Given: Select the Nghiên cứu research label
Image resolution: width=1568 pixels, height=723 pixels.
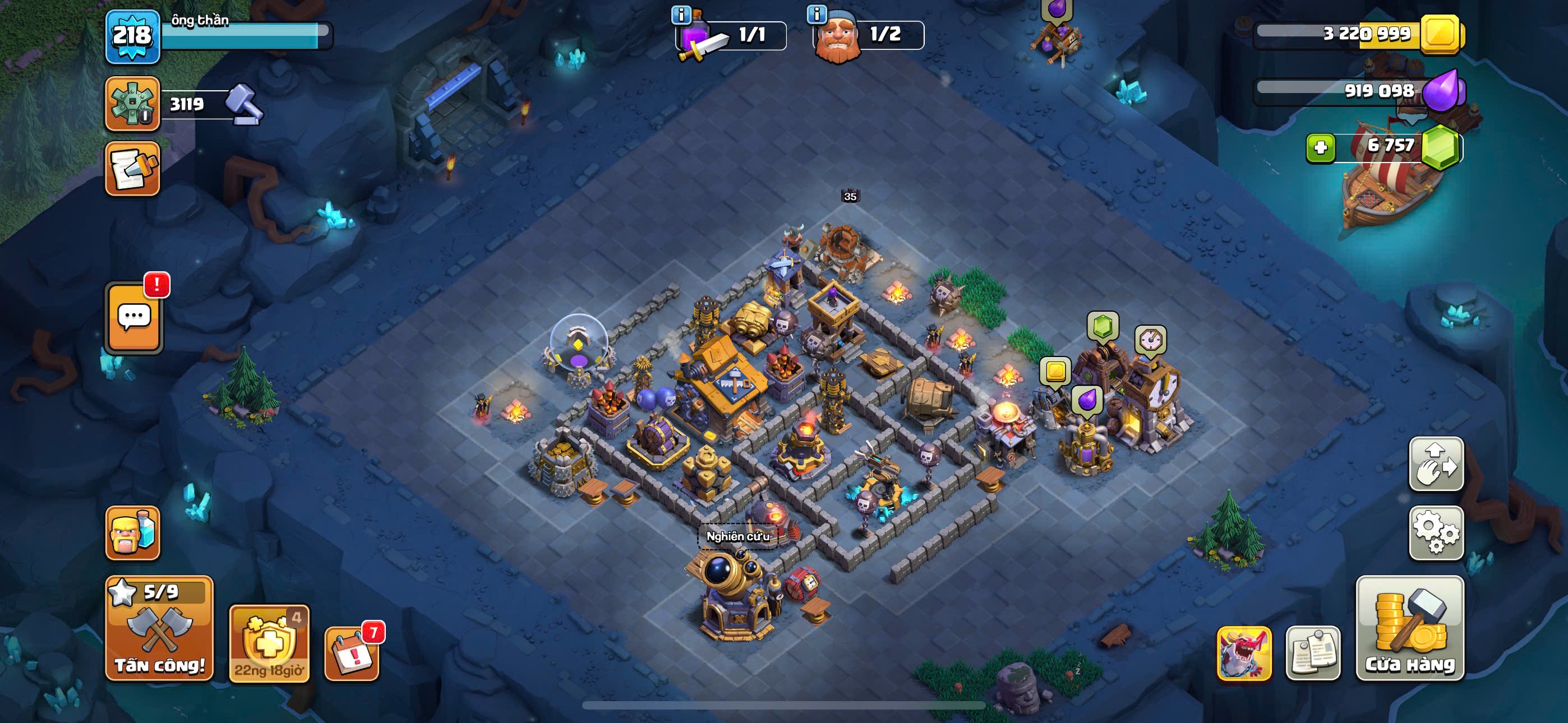Looking at the screenshot, I should coord(738,536).
